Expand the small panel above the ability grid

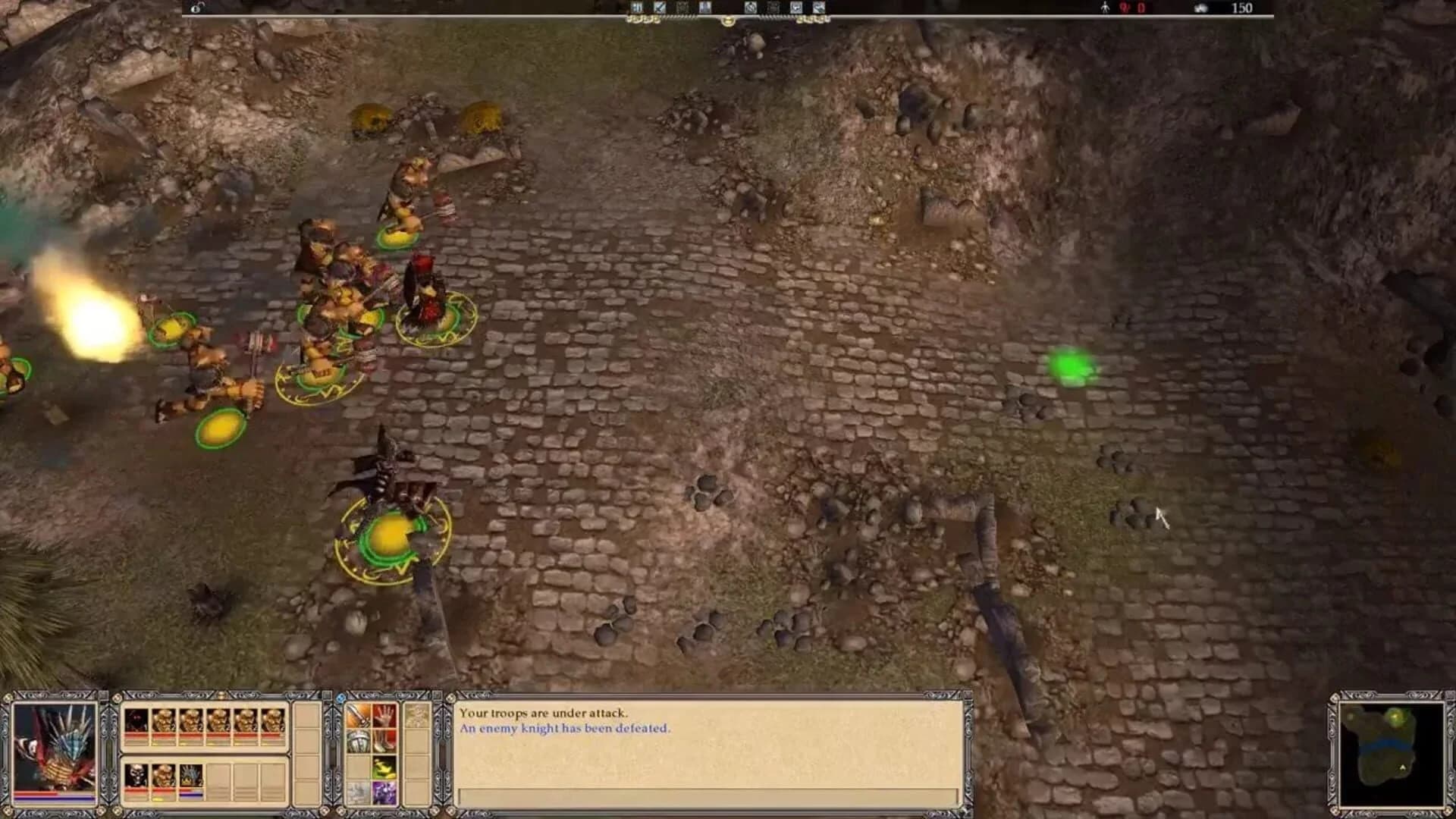click(x=416, y=714)
